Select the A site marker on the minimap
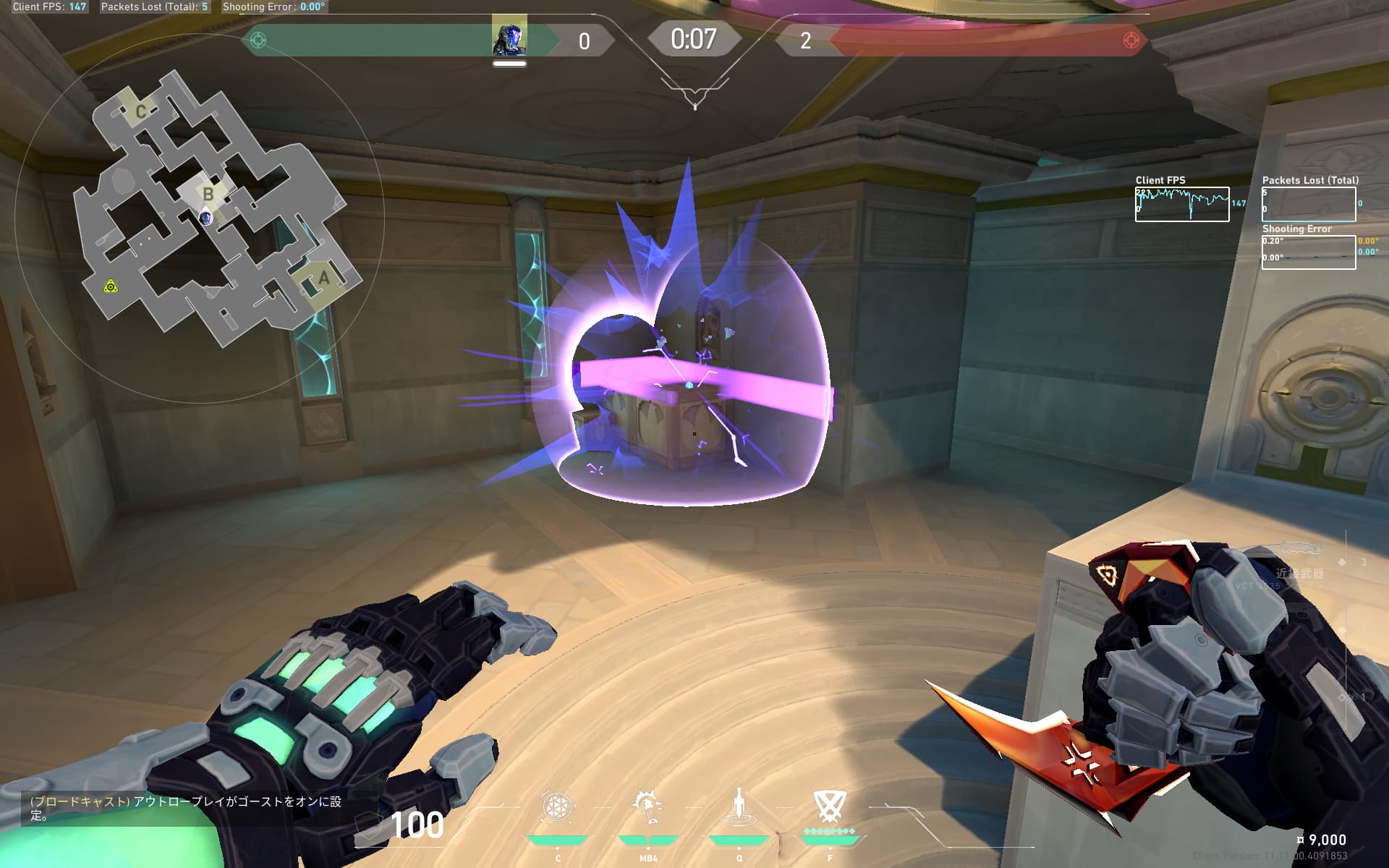The height and width of the screenshot is (868, 1389). click(x=323, y=278)
